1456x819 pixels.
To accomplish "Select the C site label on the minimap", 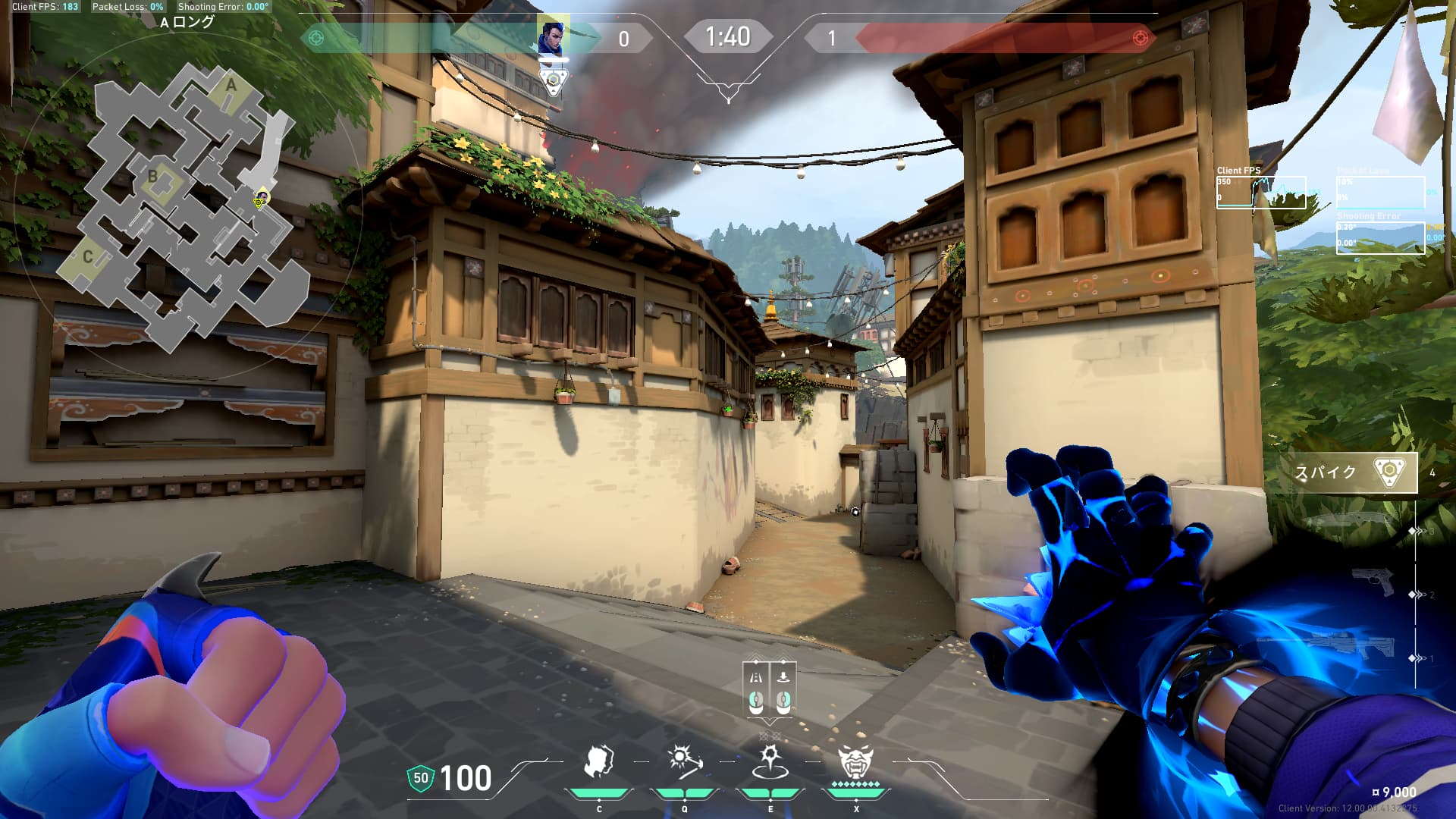I will pyautogui.click(x=87, y=256).
